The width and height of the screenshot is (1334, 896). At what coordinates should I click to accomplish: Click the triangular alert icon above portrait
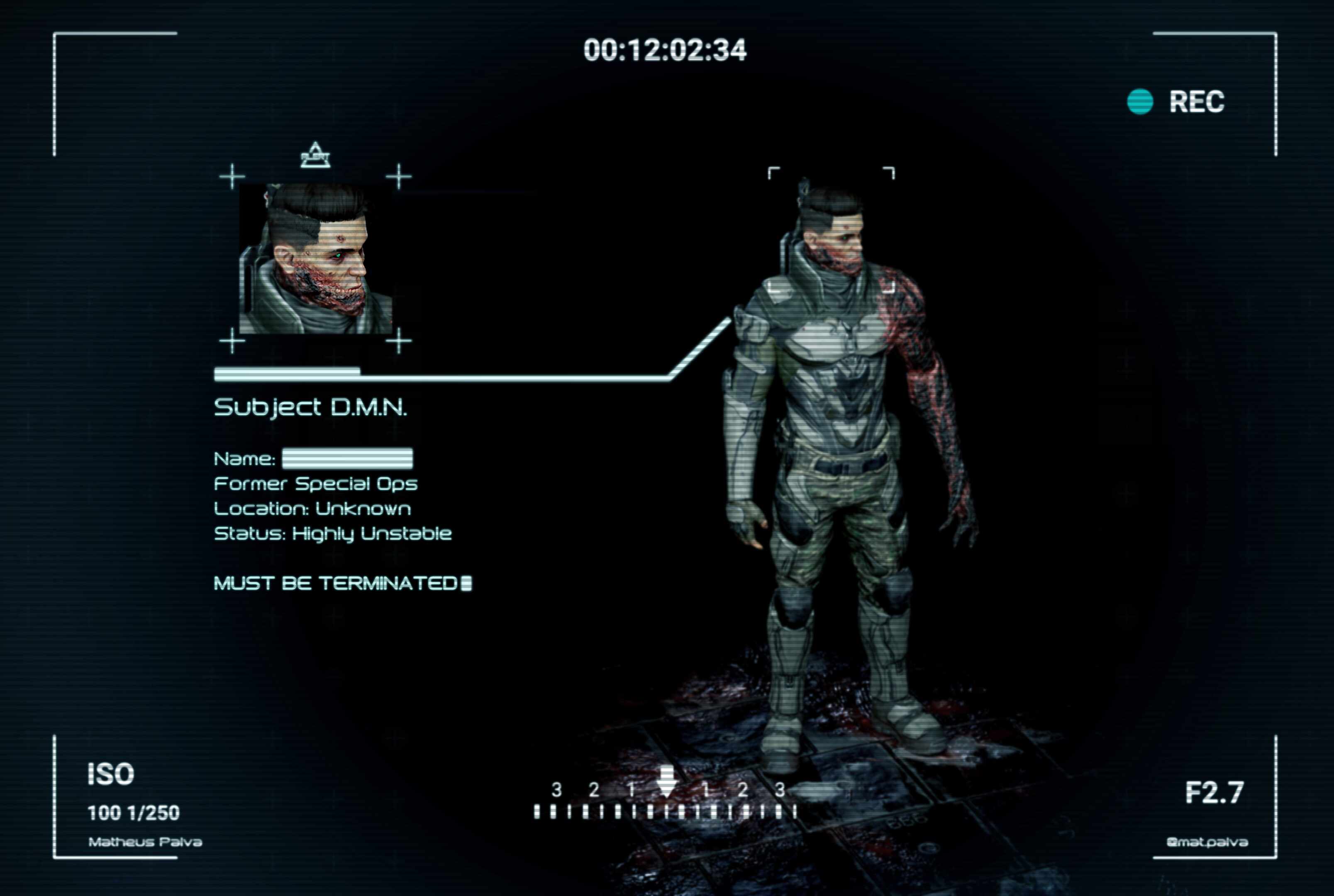click(x=315, y=156)
